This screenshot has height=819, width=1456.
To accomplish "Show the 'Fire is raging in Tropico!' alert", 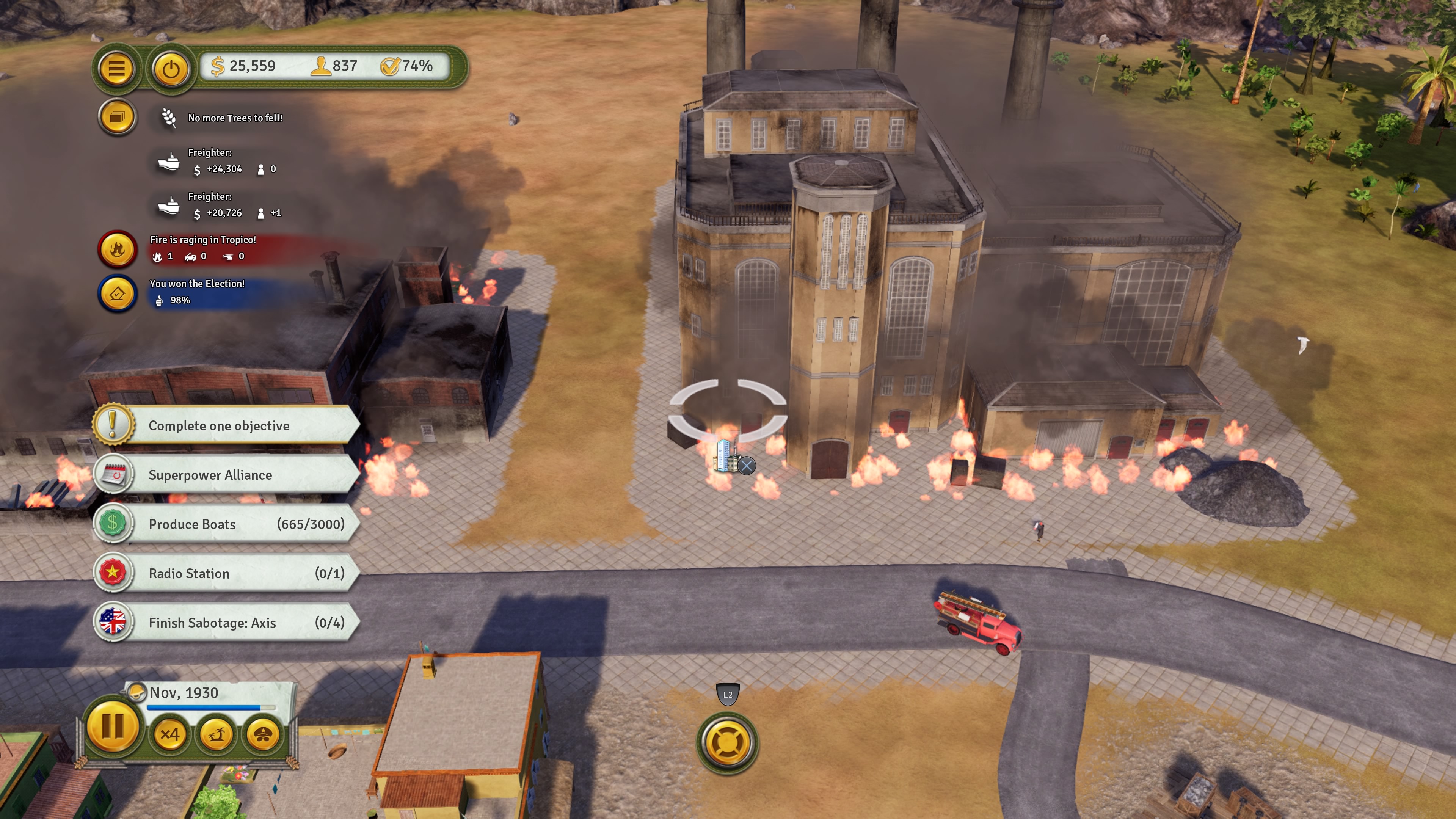I will pyautogui.click(x=202, y=248).
